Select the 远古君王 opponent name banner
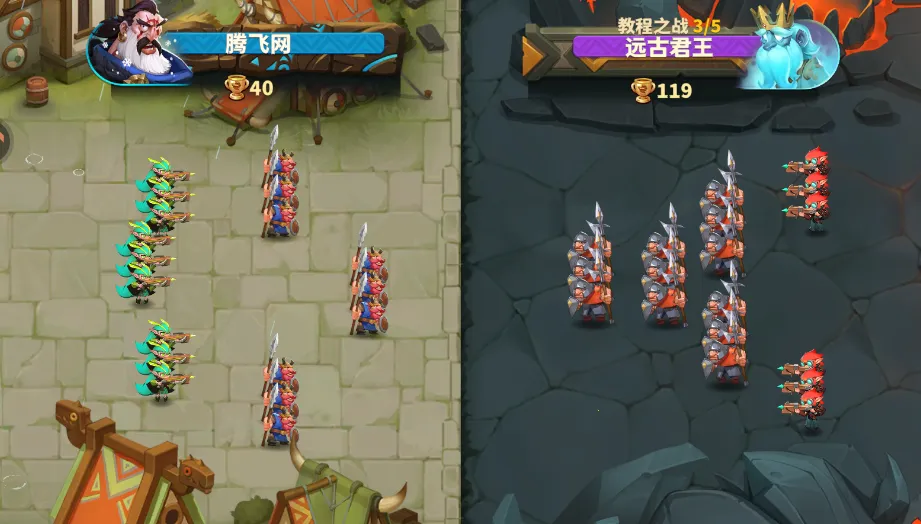The height and width of the screenshot is (524, 921). coord(664,47)
